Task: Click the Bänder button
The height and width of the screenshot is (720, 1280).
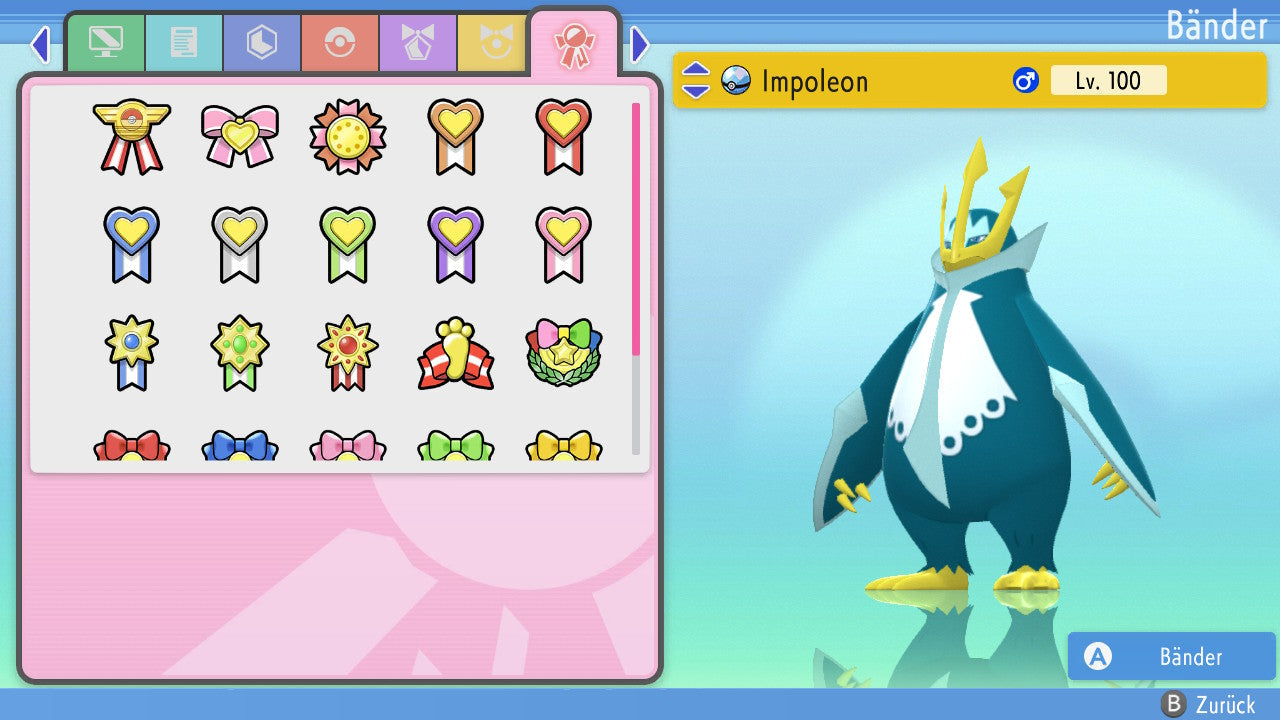Action: 1171,657
